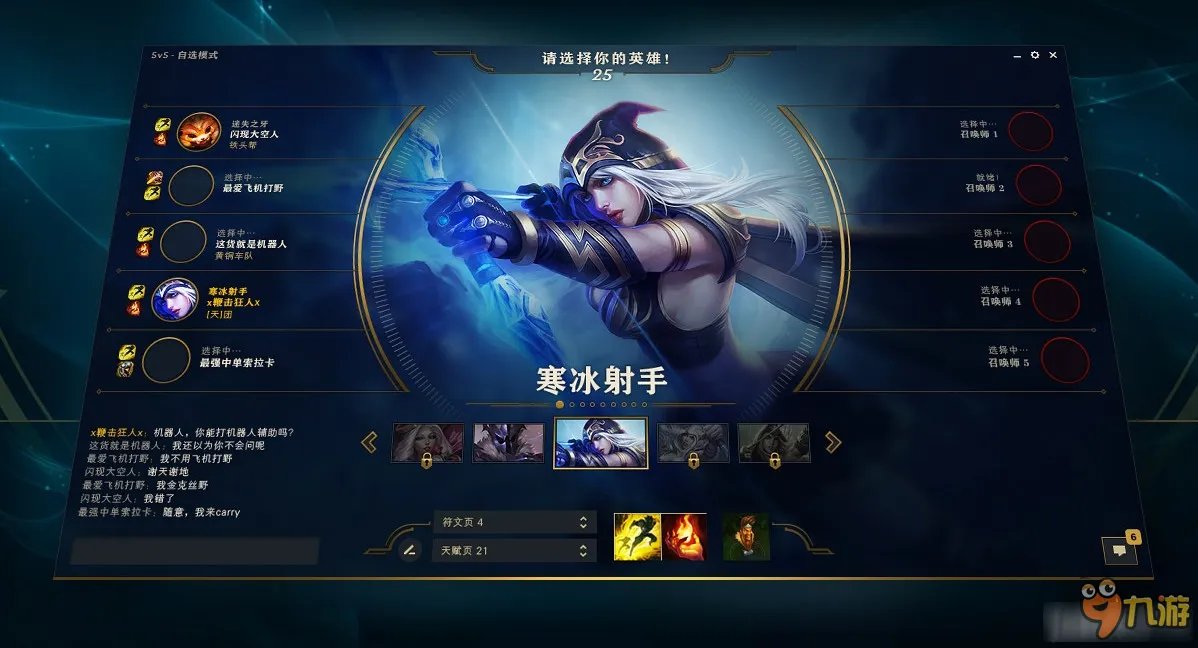Close the champion select window
This screenshot has width=1198, height=648.
pyautogui.click(x=1052, y=55)
